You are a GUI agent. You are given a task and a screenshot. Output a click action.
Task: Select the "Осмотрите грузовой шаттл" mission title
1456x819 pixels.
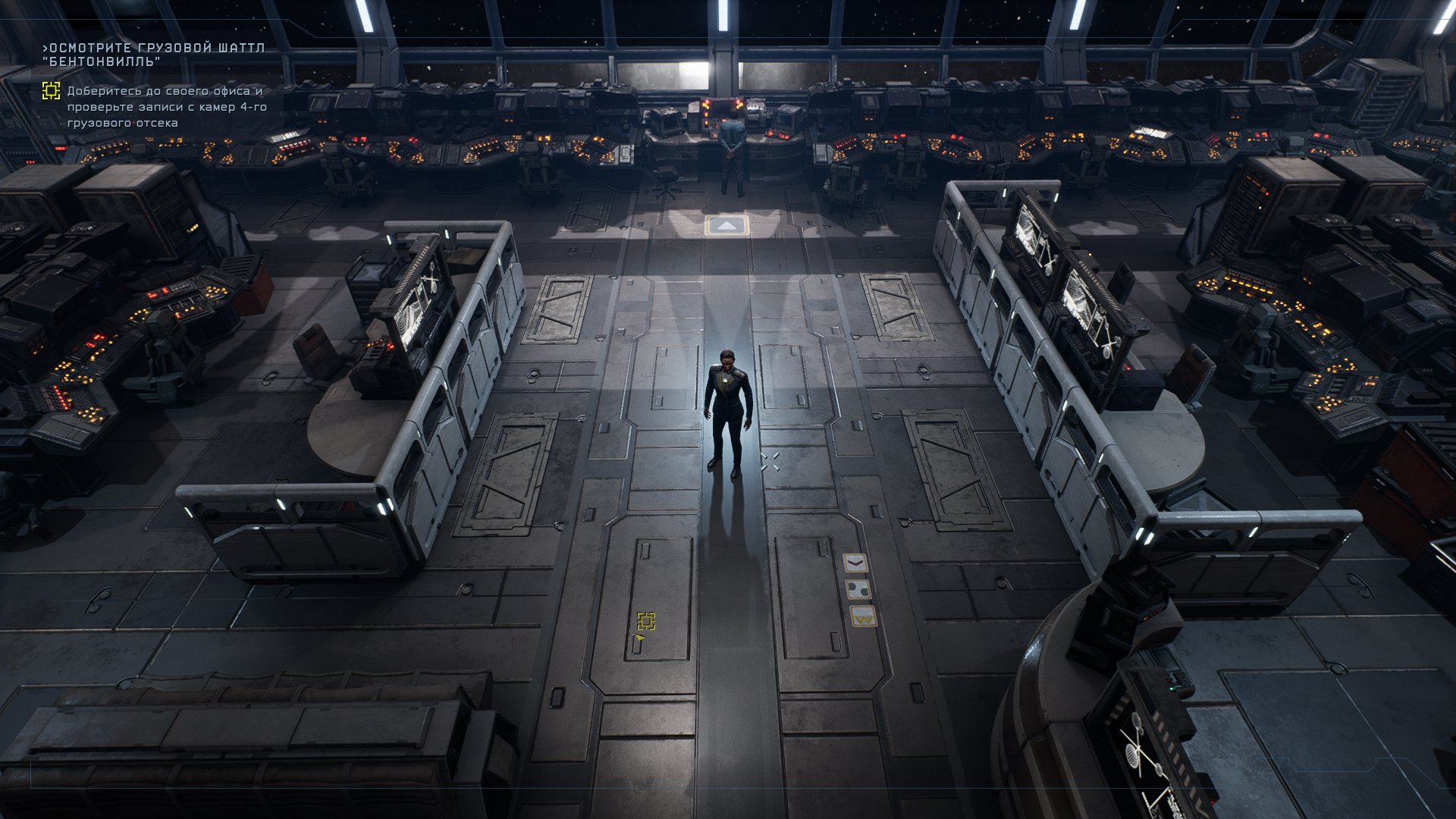click(x=154, y=55)
